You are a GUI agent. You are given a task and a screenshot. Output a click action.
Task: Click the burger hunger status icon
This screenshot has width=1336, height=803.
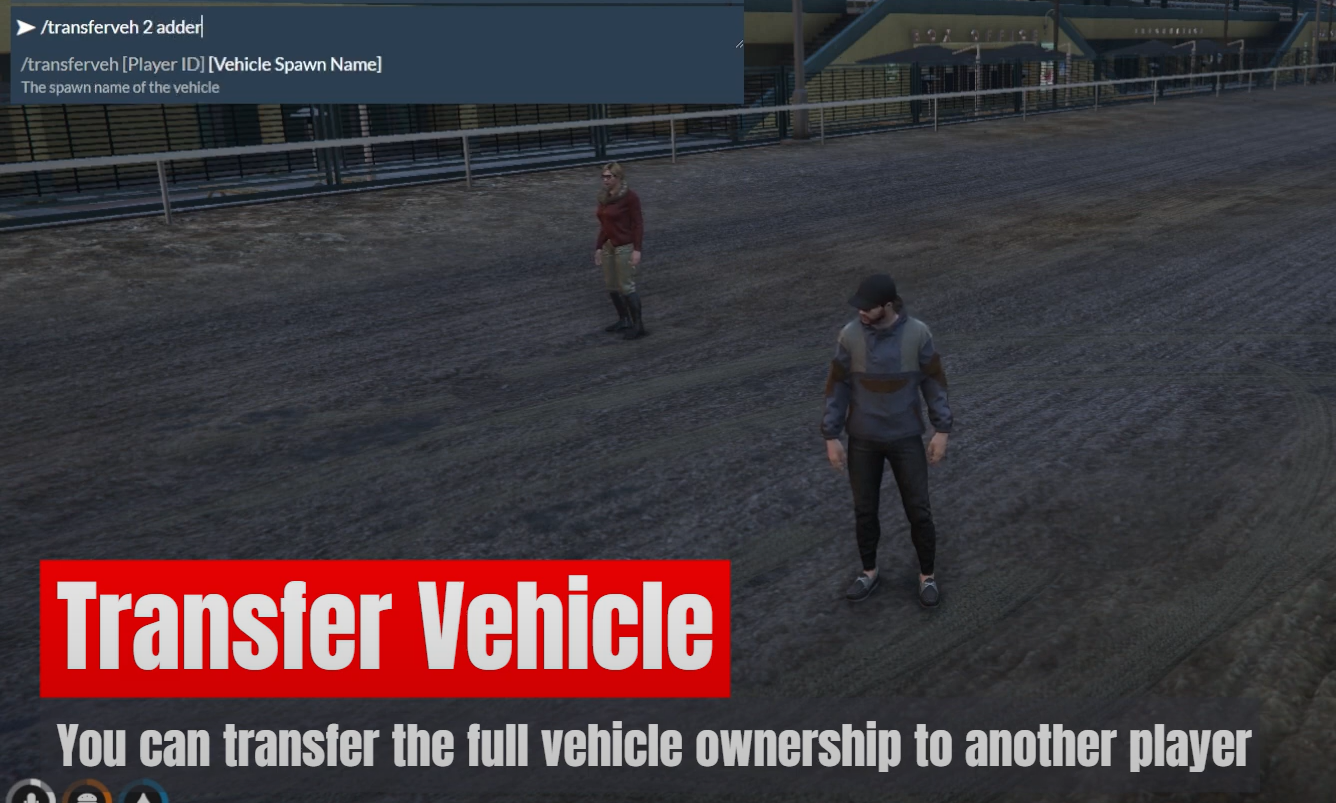[x=86, y=798]
